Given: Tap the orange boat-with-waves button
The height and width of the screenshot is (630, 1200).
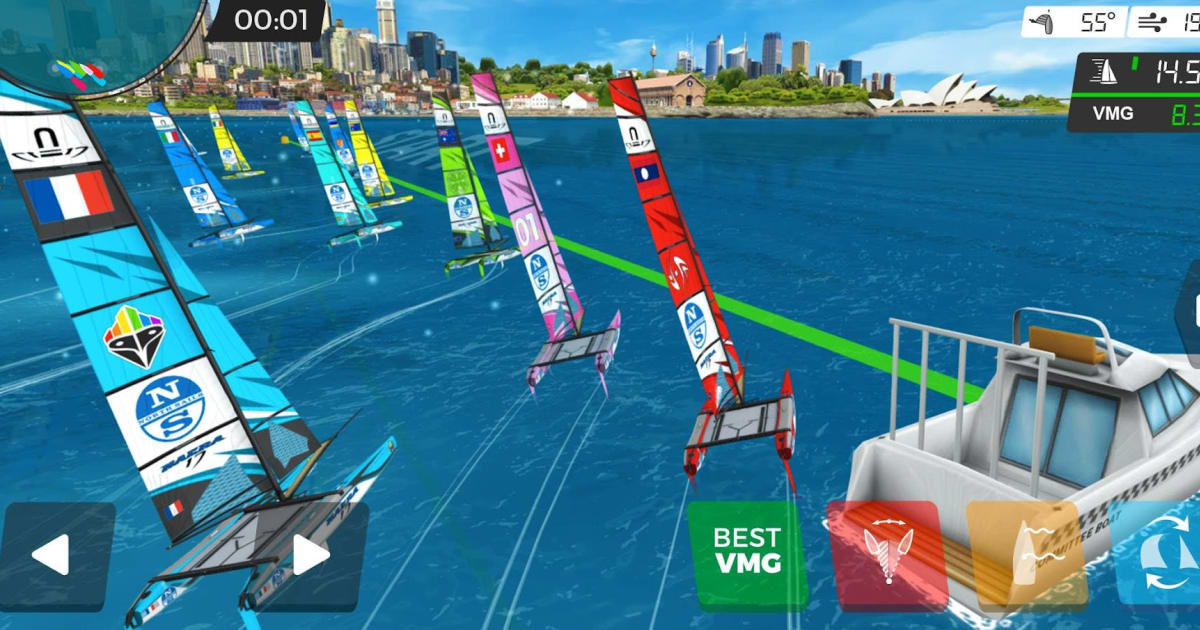Looking at the screenshot, I should (1027, 555).
